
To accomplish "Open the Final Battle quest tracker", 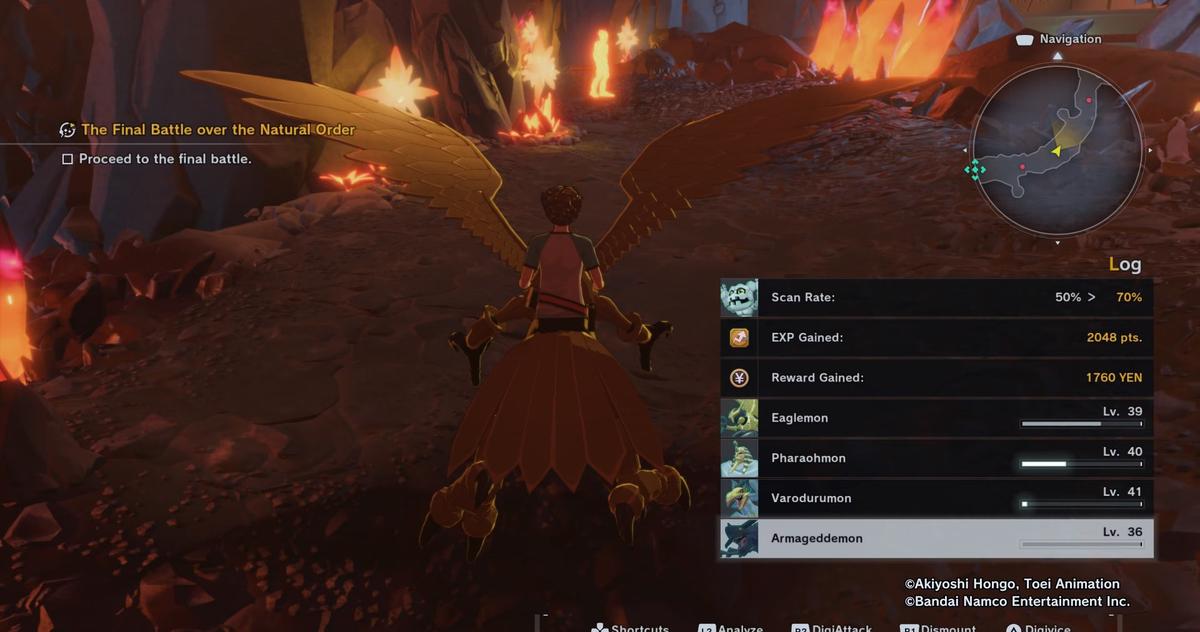I will coord(217,130).
